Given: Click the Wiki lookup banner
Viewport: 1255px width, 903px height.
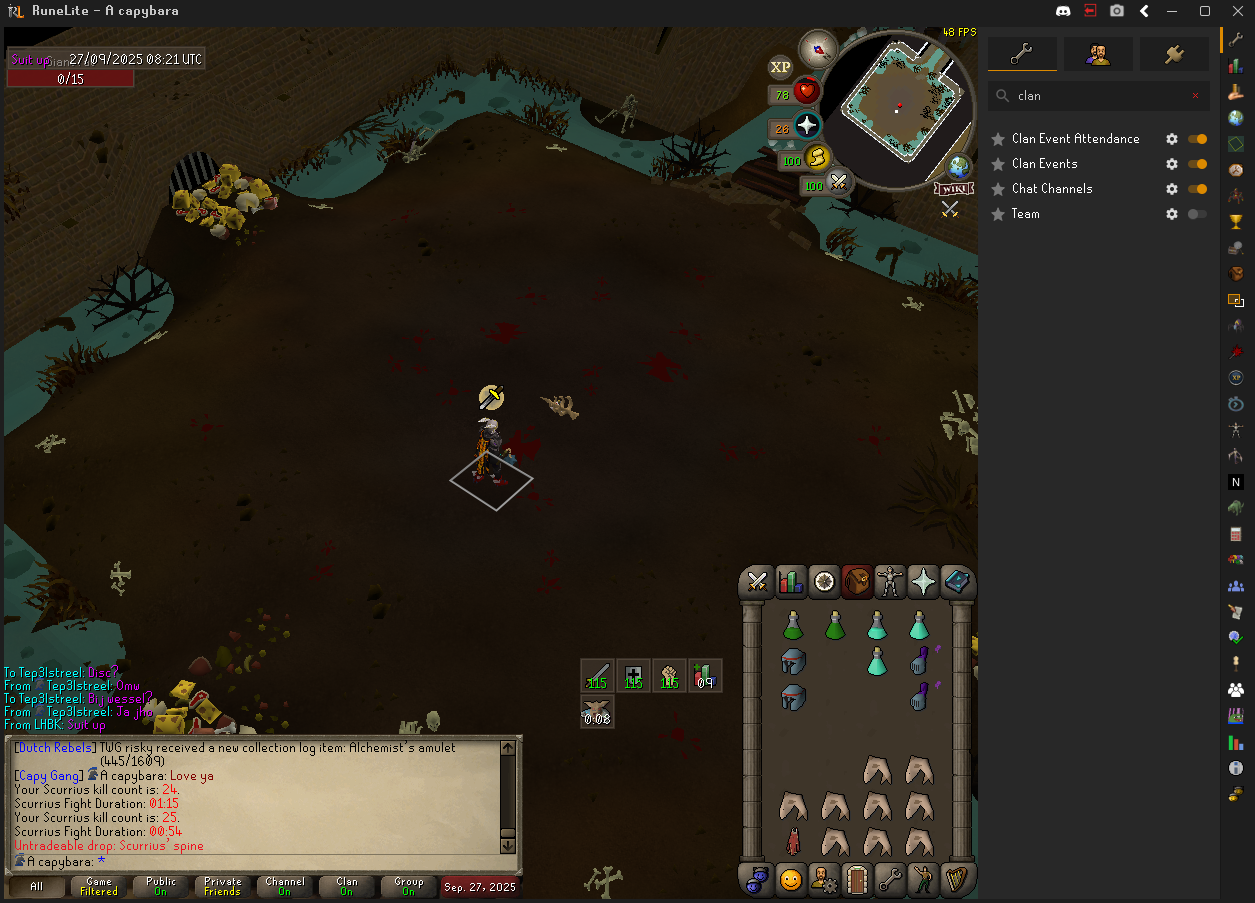Looking at the screenshot, I should [x=953, y=188].
